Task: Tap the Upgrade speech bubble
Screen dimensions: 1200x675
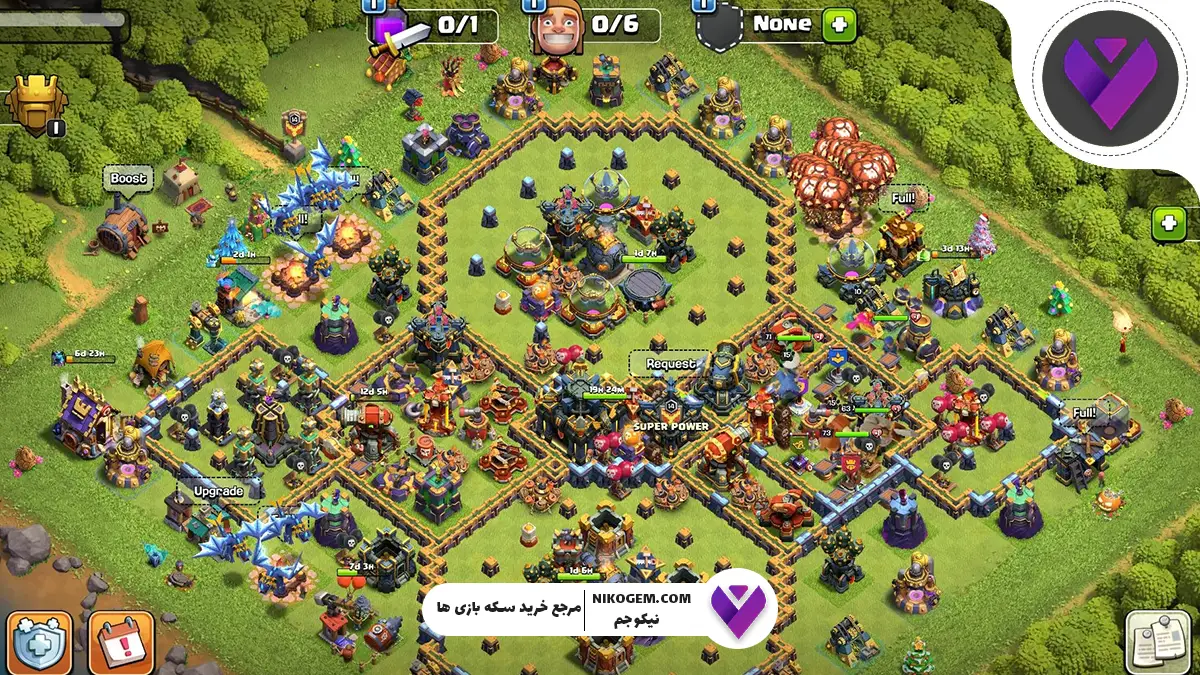Action: [218, 491]
